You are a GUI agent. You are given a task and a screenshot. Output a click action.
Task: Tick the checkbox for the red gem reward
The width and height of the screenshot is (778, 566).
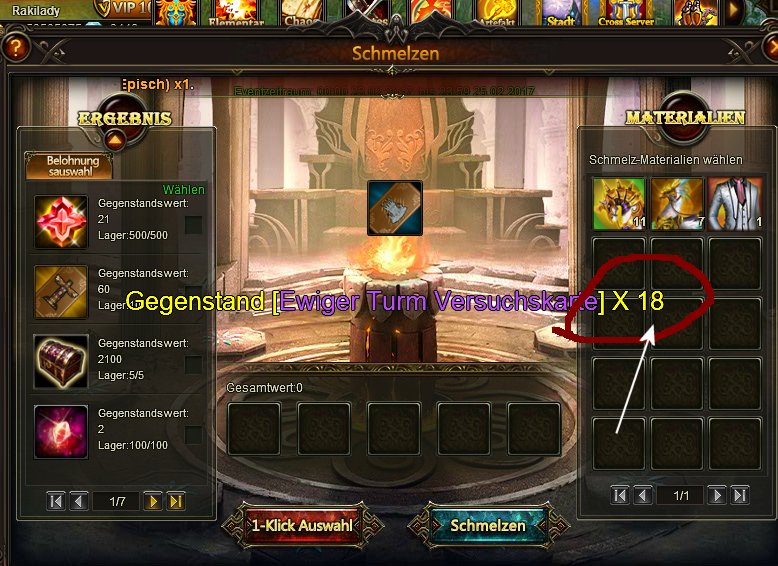coord(193,225)
